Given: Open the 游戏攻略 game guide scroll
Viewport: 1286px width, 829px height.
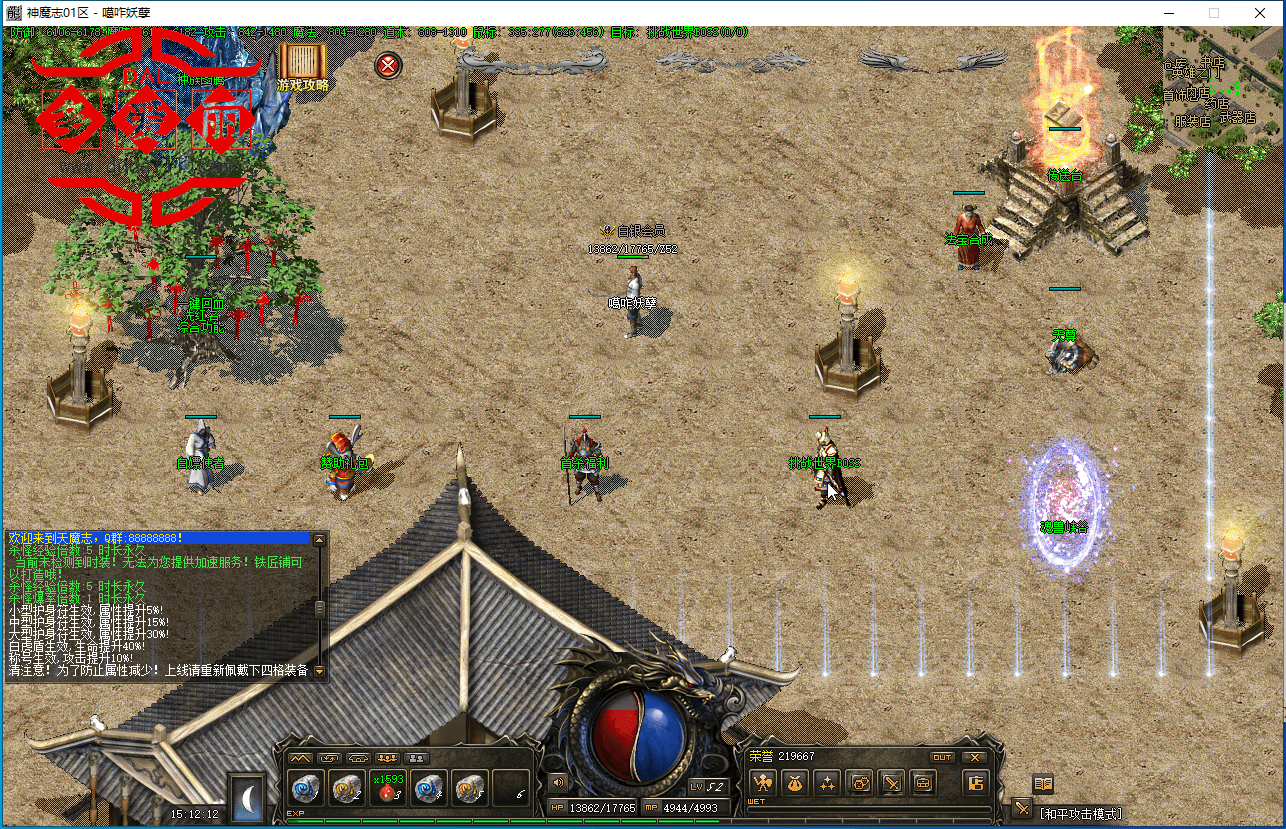Looking at the screenshot, I should tap(303, 67).
